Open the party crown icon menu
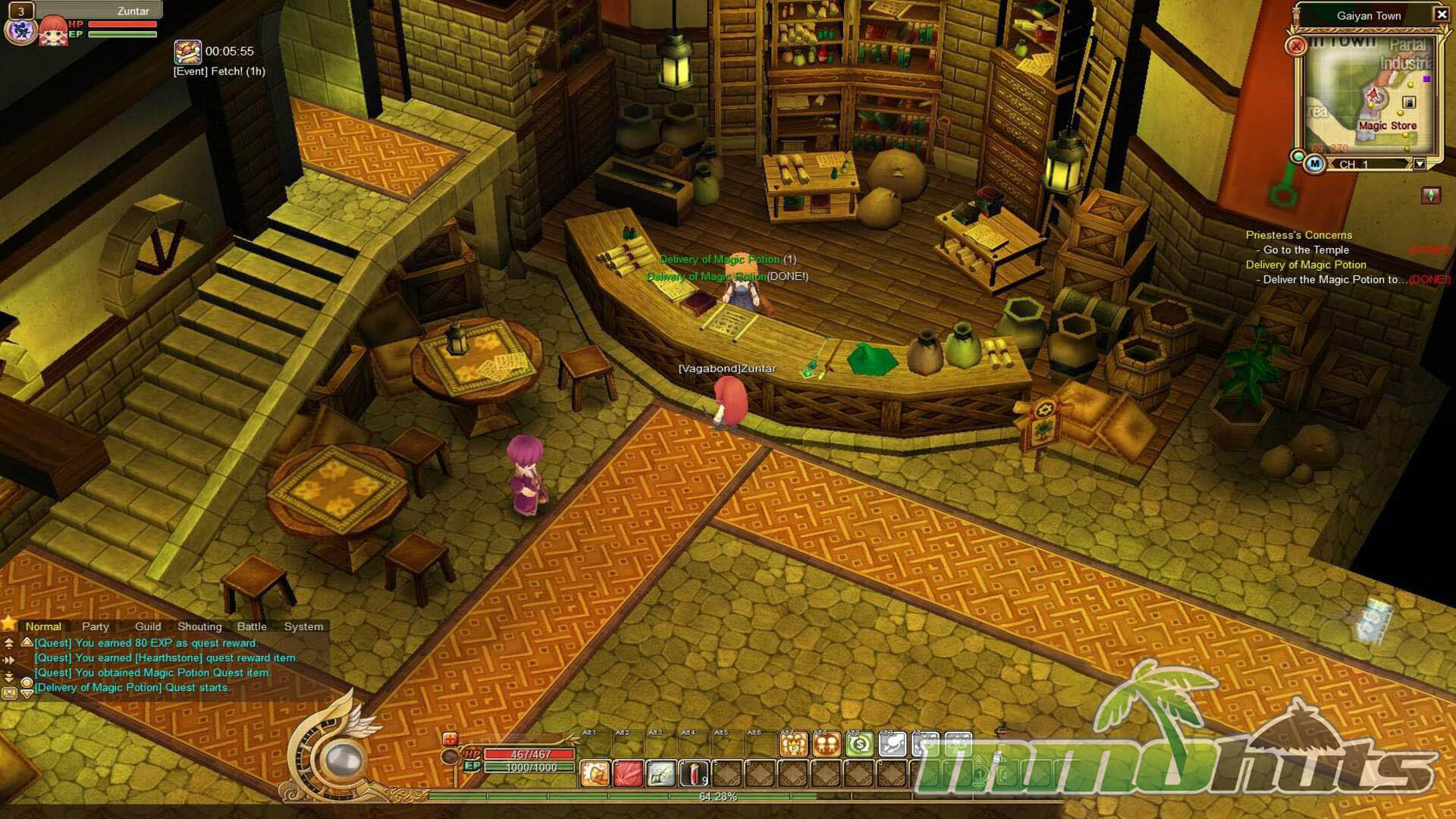Viewport: 1456px width, 819px height. [794, 745]
